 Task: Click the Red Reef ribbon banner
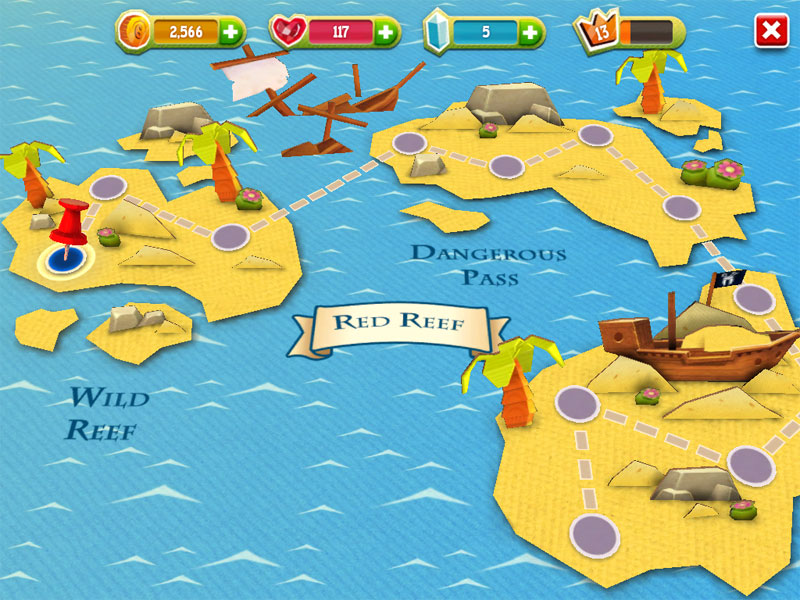pos(397,322)
